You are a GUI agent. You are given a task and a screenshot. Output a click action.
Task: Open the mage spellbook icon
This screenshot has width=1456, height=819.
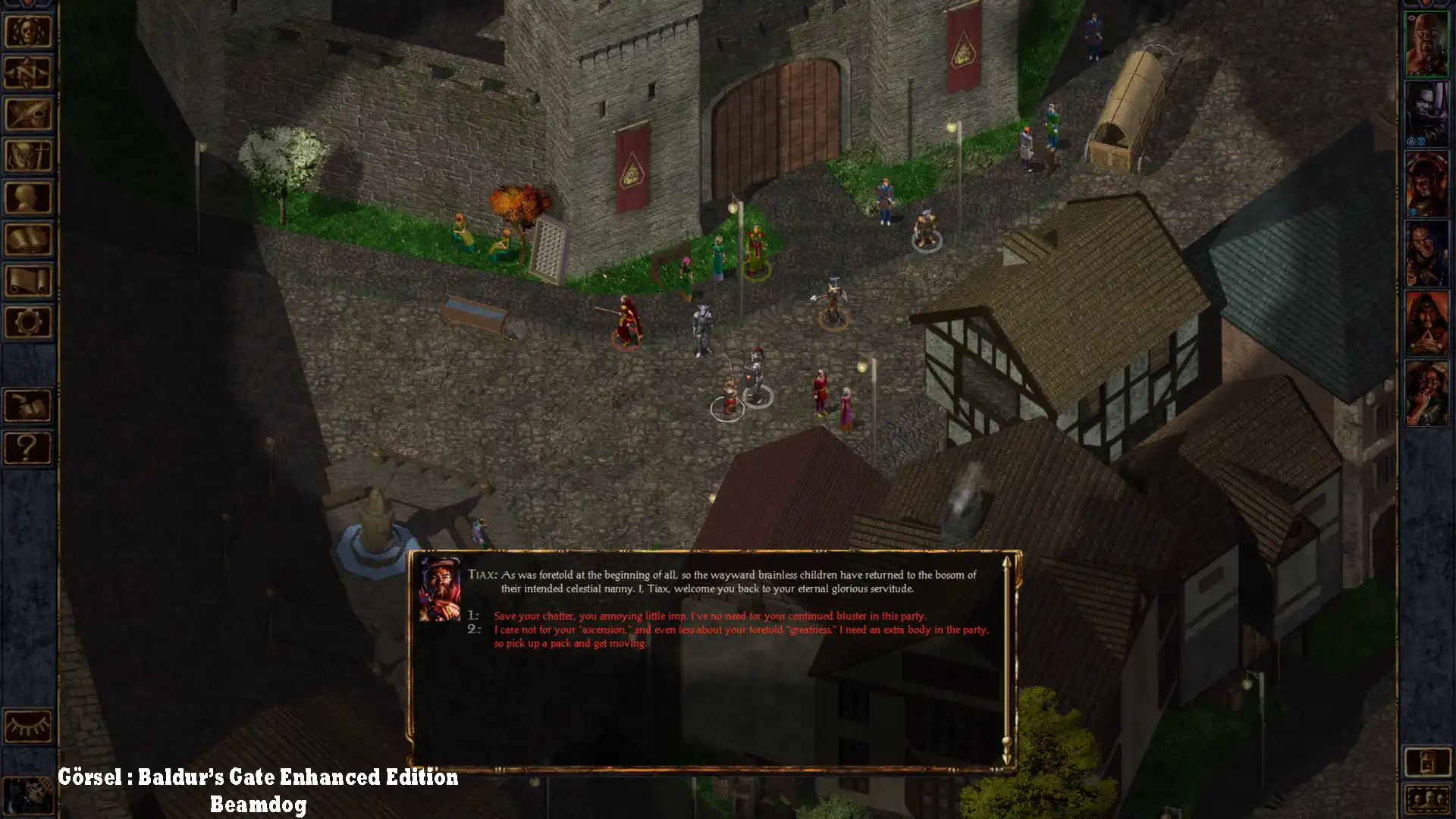[28, 240]
